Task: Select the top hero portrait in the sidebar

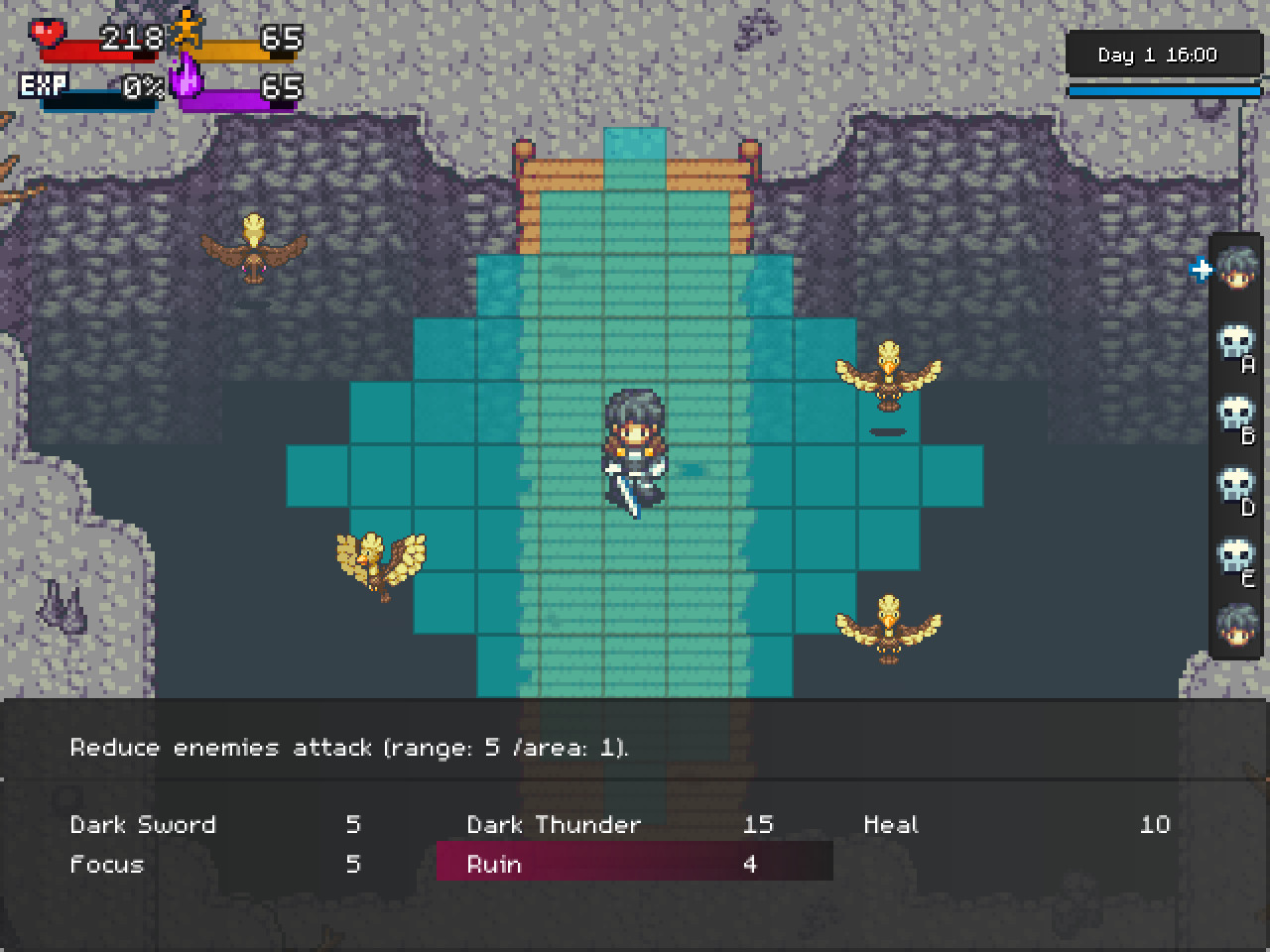Action: pyautogui.click(x=1237, y=270)
